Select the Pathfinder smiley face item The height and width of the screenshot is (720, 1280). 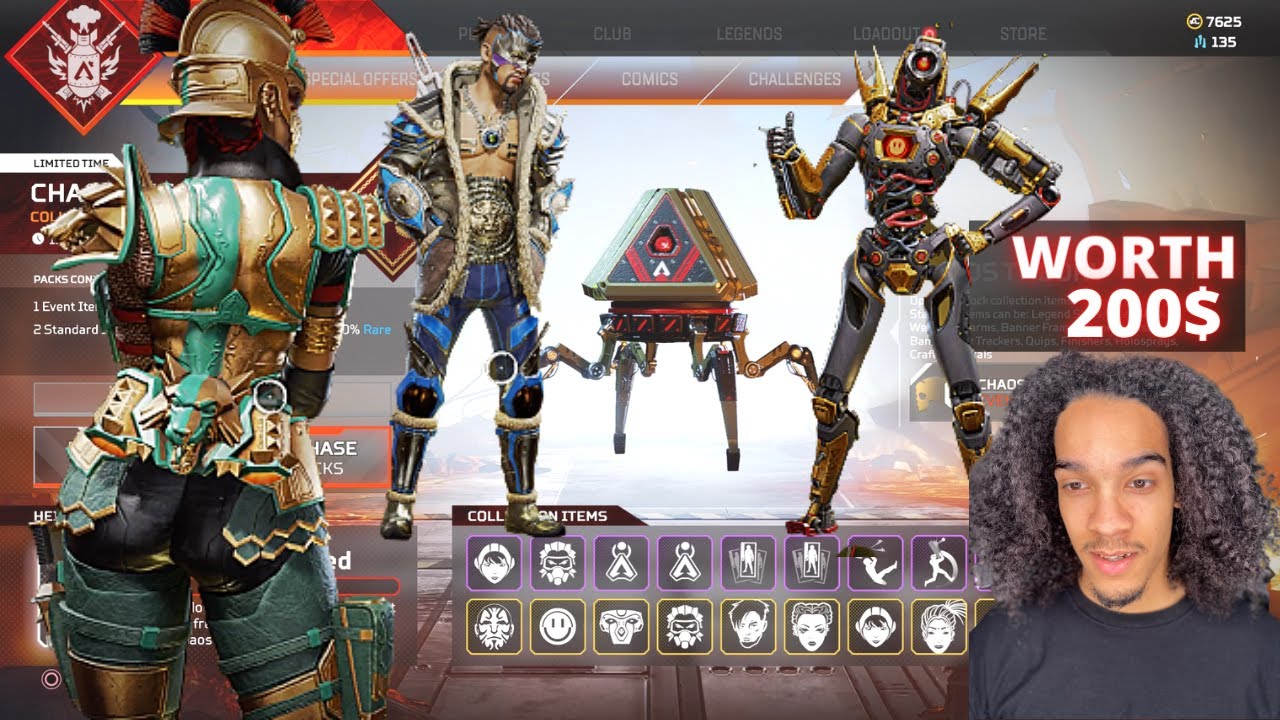(557, 627)
